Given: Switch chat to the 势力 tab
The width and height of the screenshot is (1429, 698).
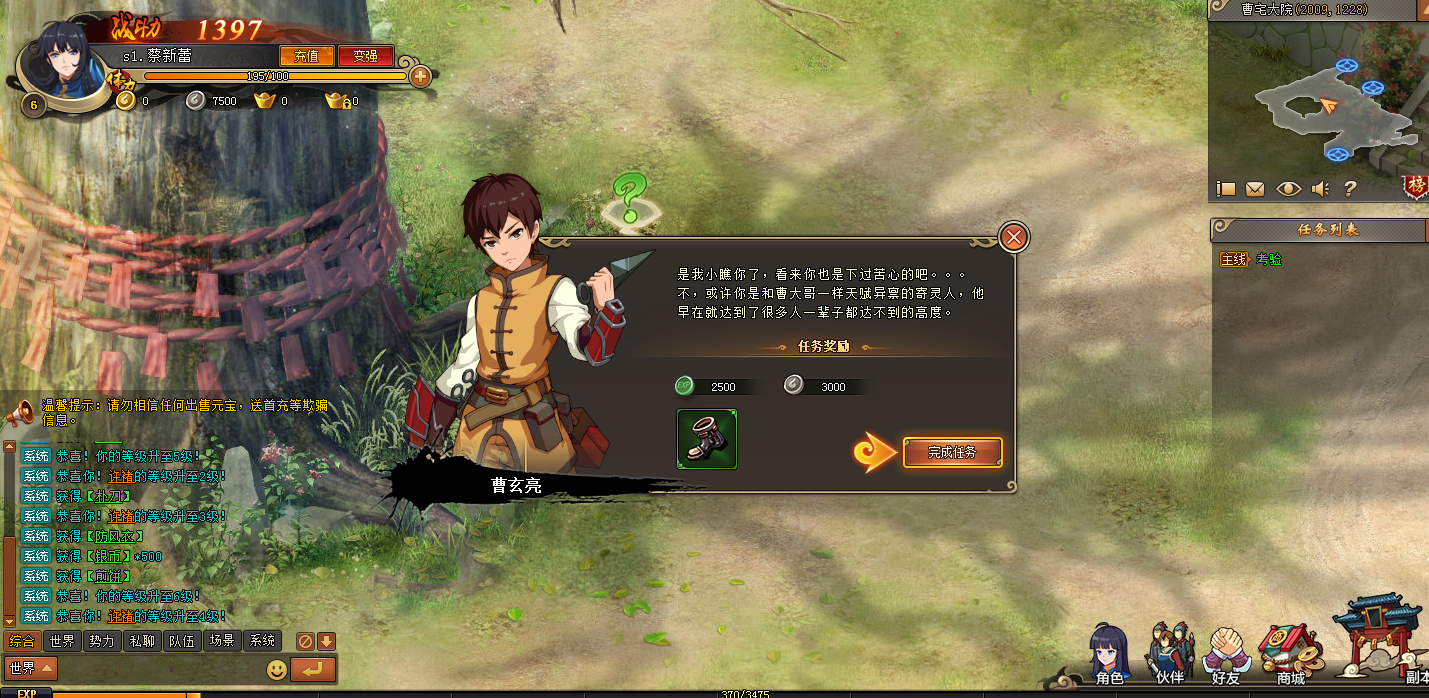Looking at the screenshot, I should tap(102, 641).
